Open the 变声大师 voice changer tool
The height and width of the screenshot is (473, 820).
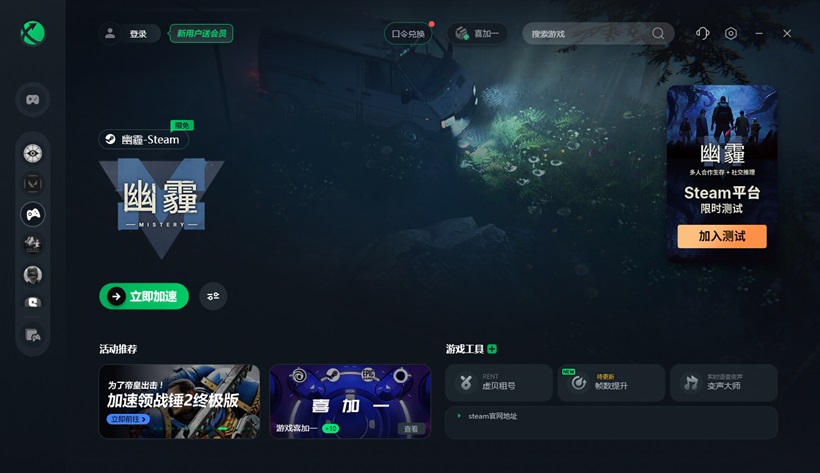[722, 382]
